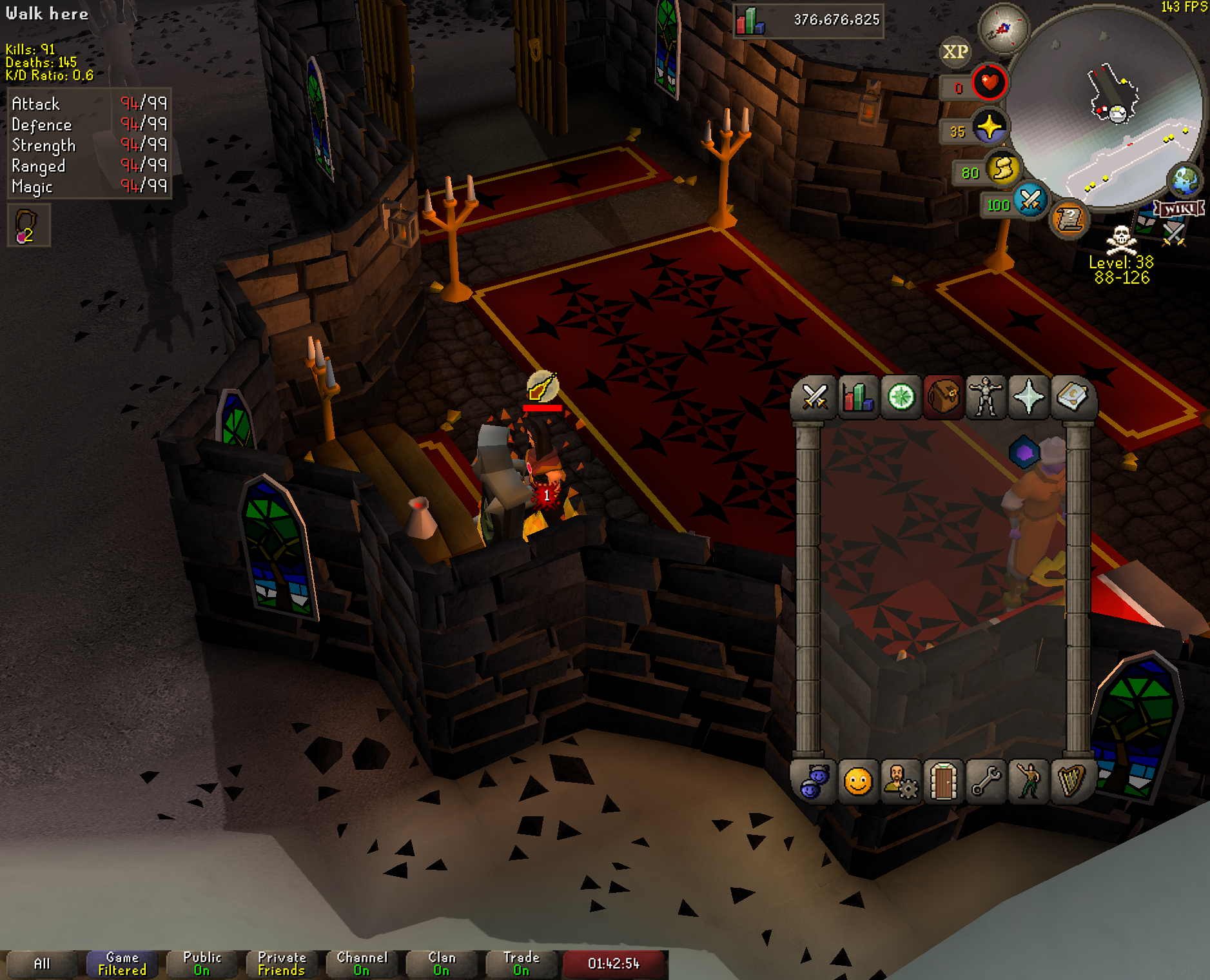Click the Wiki lookup button
Screen dimensions: 1210x980
1179,208
